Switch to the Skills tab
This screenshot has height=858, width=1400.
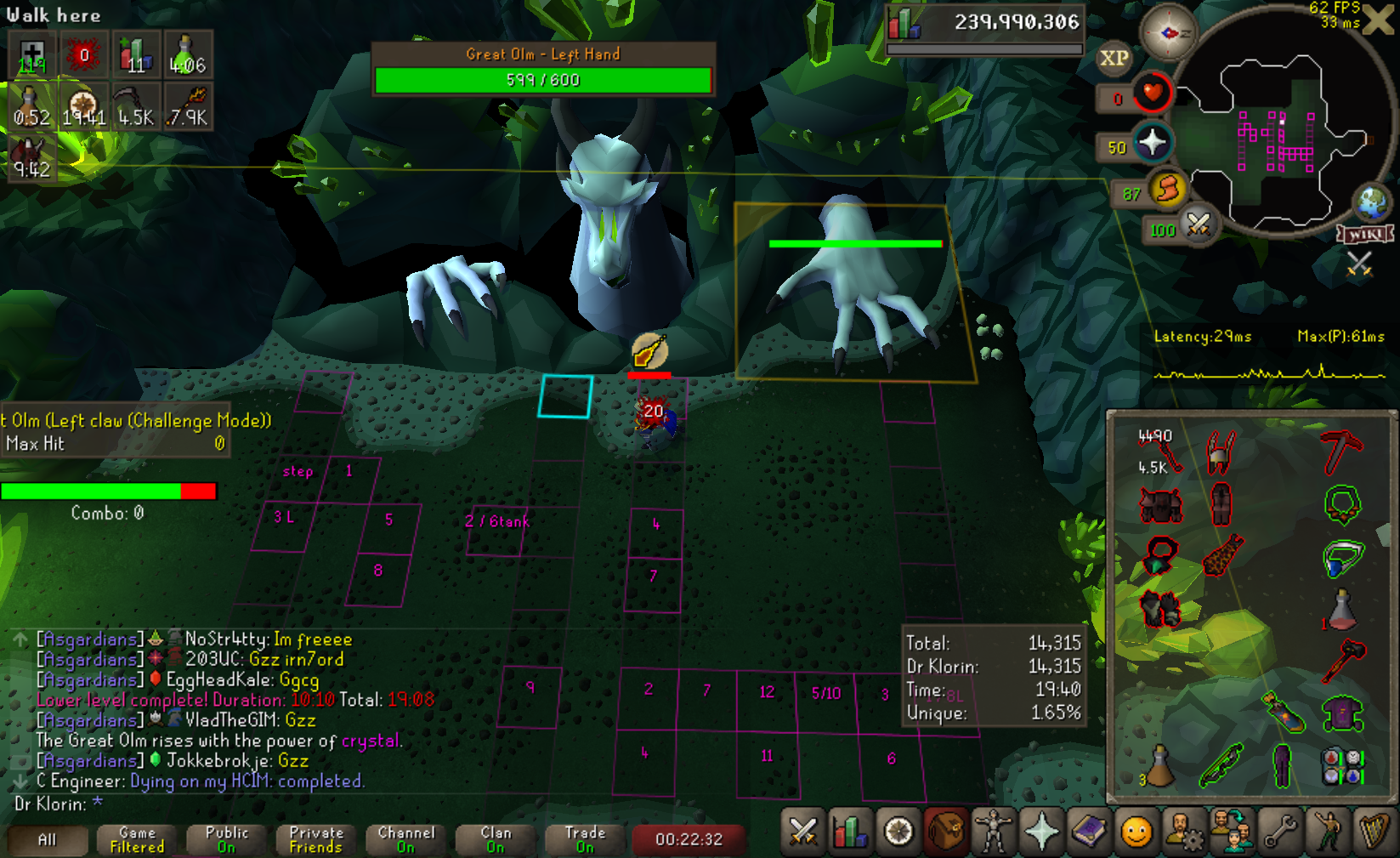(850, 832)
